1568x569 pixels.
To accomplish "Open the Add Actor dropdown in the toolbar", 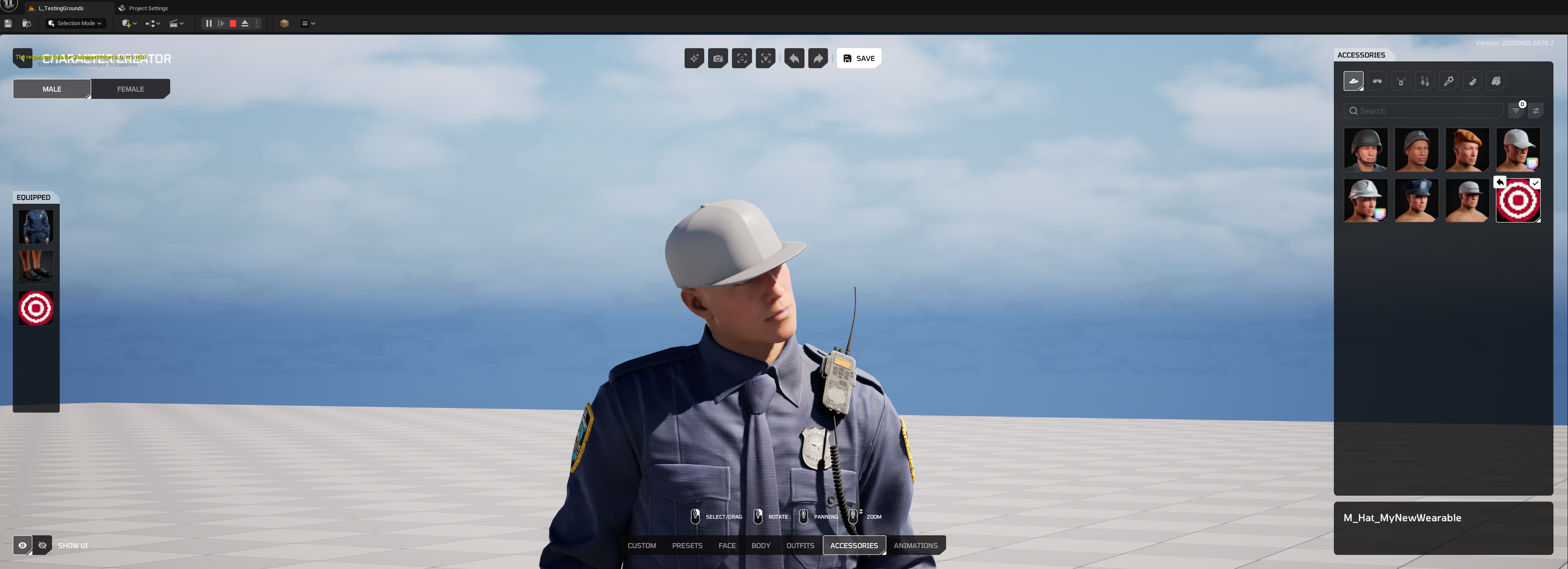I will pyautogui.click(x=128, y=23).
